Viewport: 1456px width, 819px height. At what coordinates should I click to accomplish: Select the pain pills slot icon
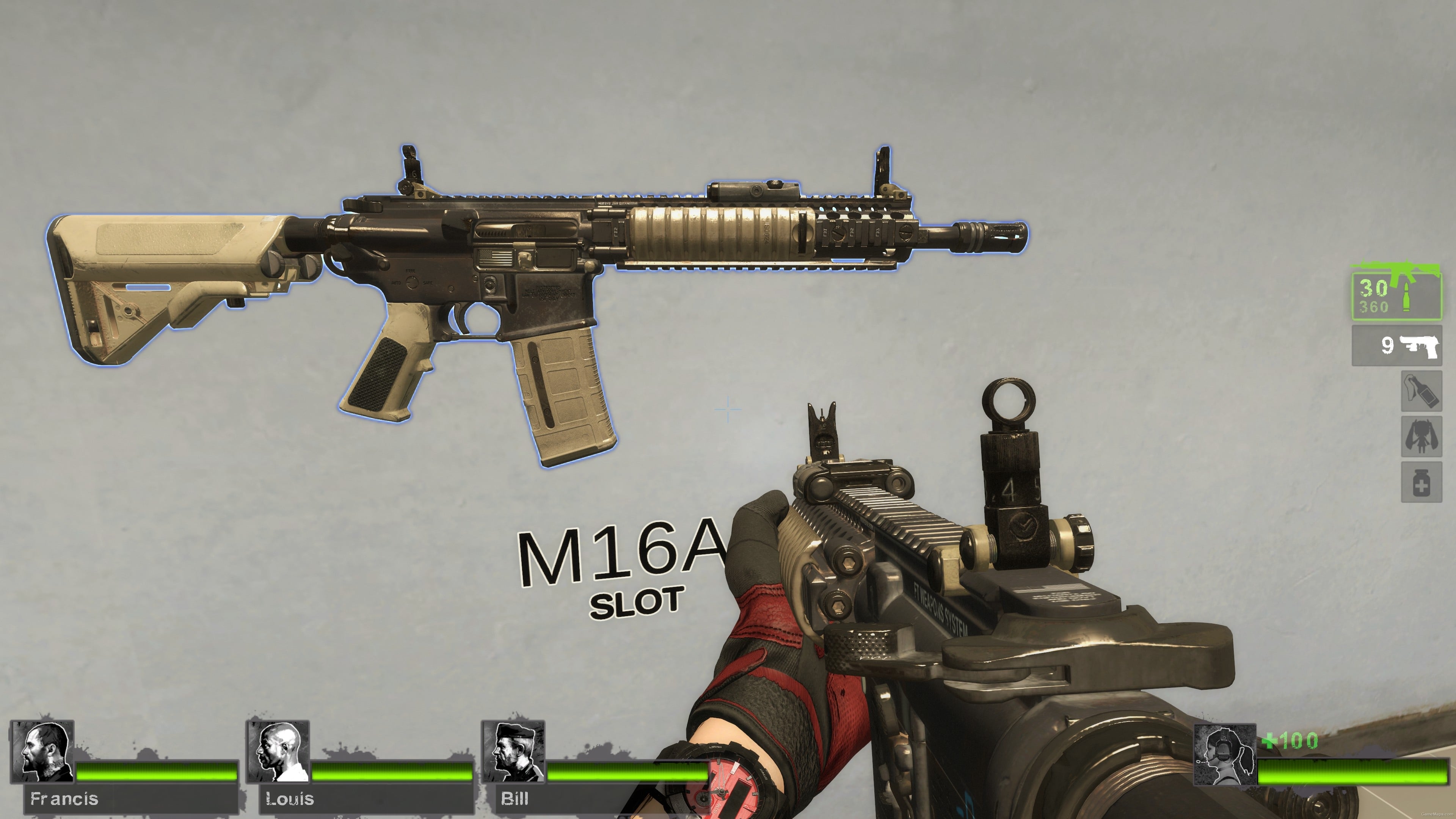(x=1421, y=481)
